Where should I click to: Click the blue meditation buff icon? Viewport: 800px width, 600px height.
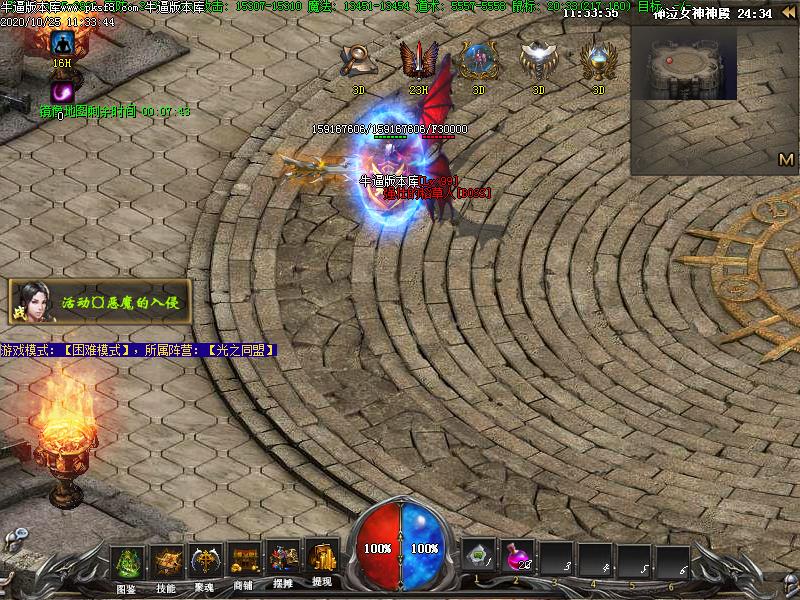63,43
